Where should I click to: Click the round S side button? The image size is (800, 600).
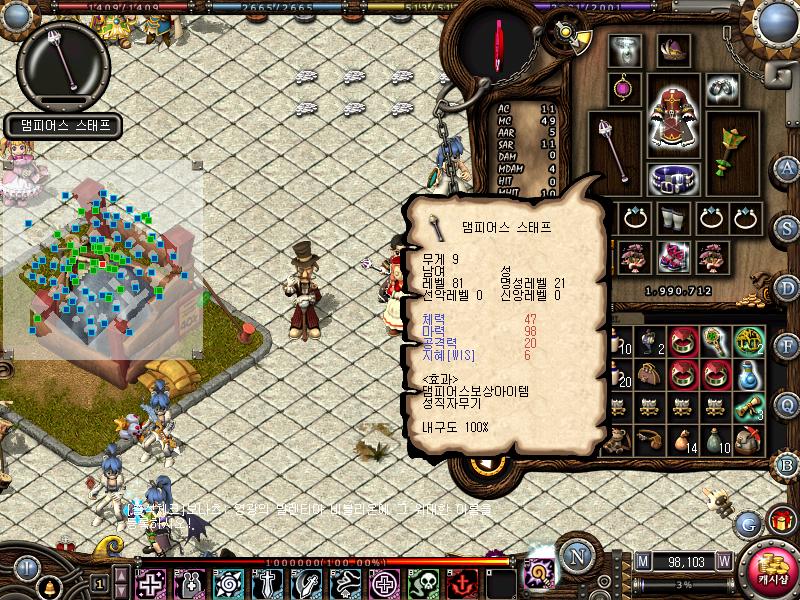pos(785,226)
